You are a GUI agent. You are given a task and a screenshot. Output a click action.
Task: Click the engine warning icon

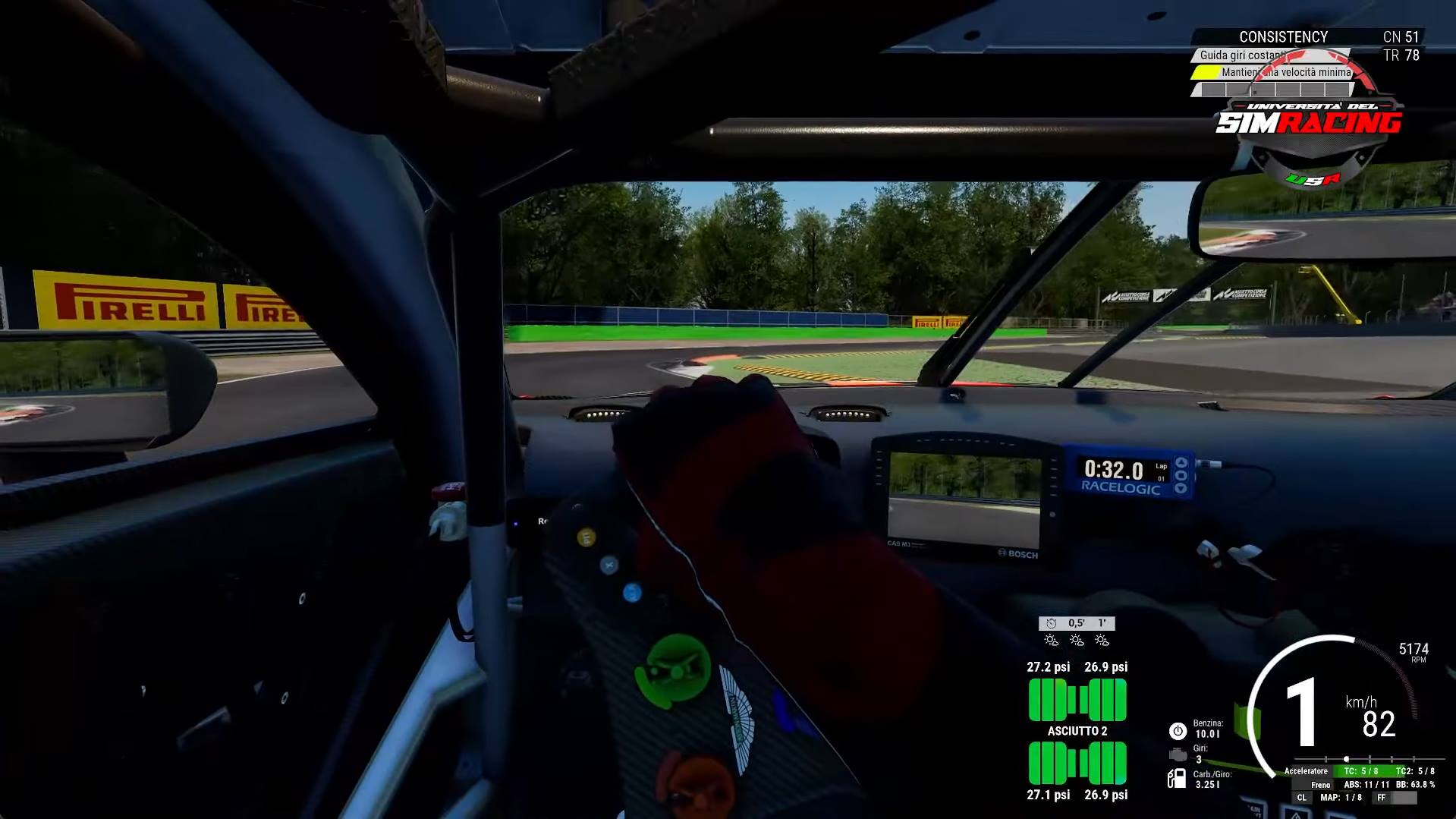click(1177, 754)
